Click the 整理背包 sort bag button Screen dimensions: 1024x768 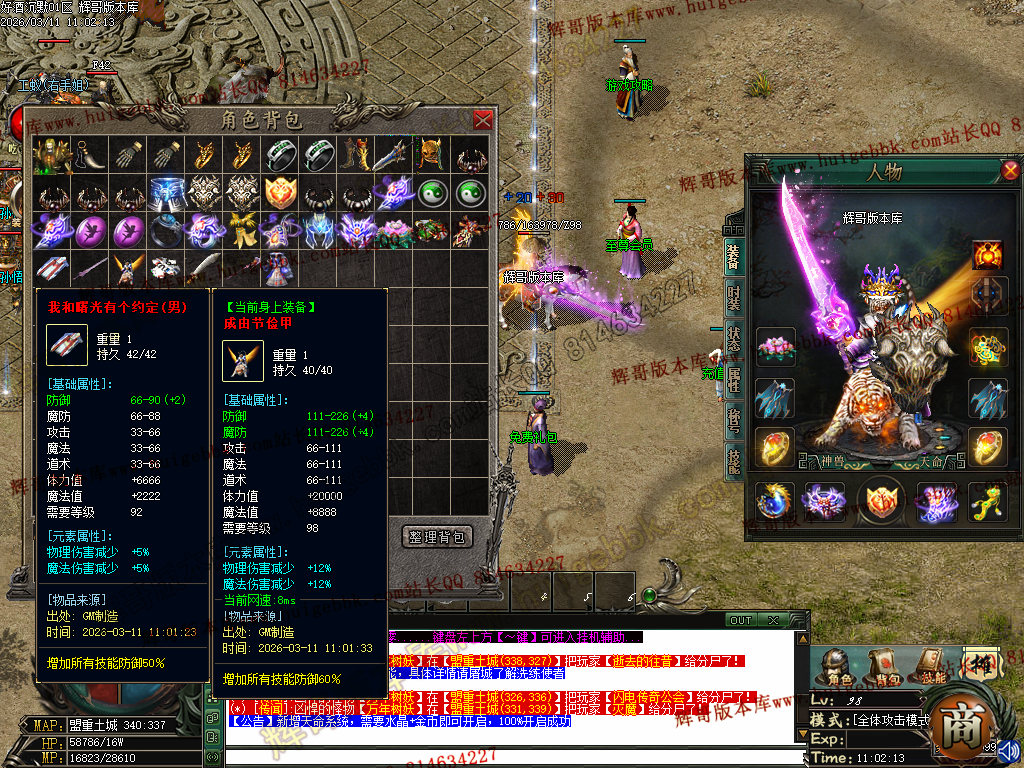[x=436, y=537]
